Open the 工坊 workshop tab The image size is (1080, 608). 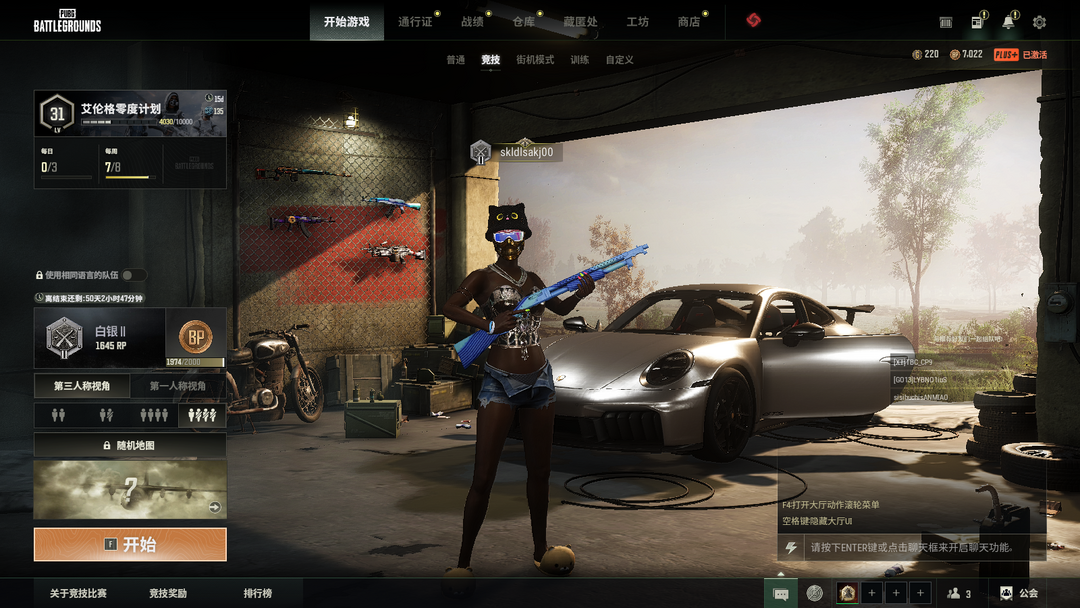tap(637, 22)
